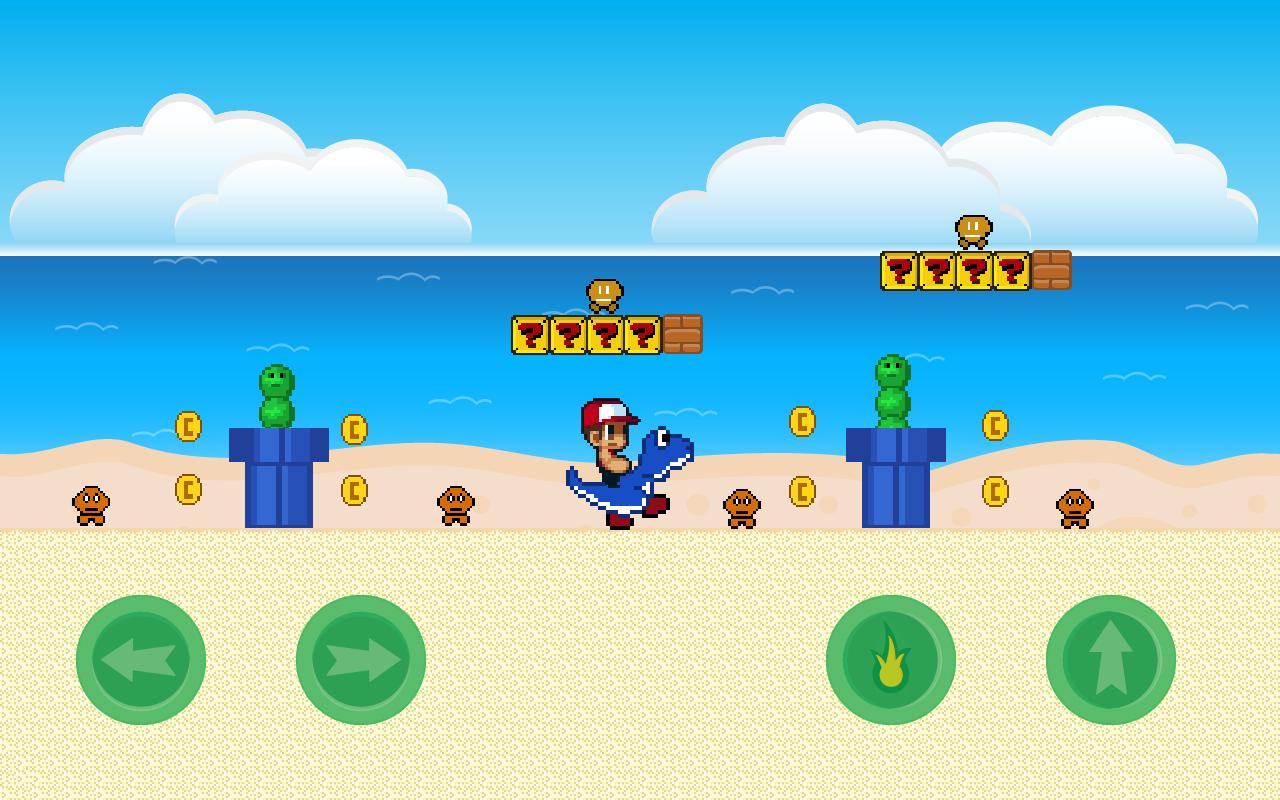Tap the green fireball attack button
Image resolution: width=1280 pixels, height=800 pixels.
(890, 660)
